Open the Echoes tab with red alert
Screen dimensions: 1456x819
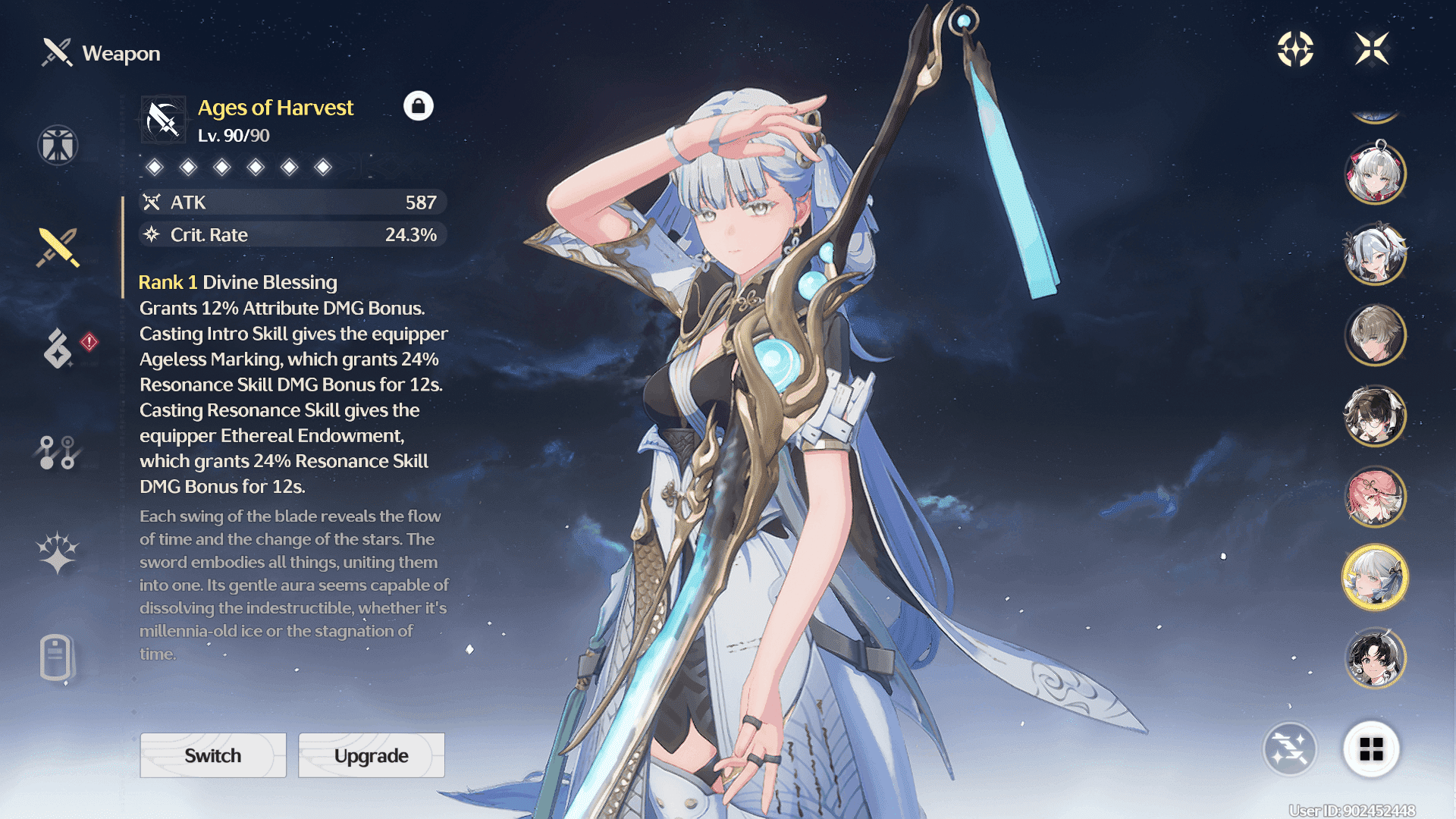[59, 348]
